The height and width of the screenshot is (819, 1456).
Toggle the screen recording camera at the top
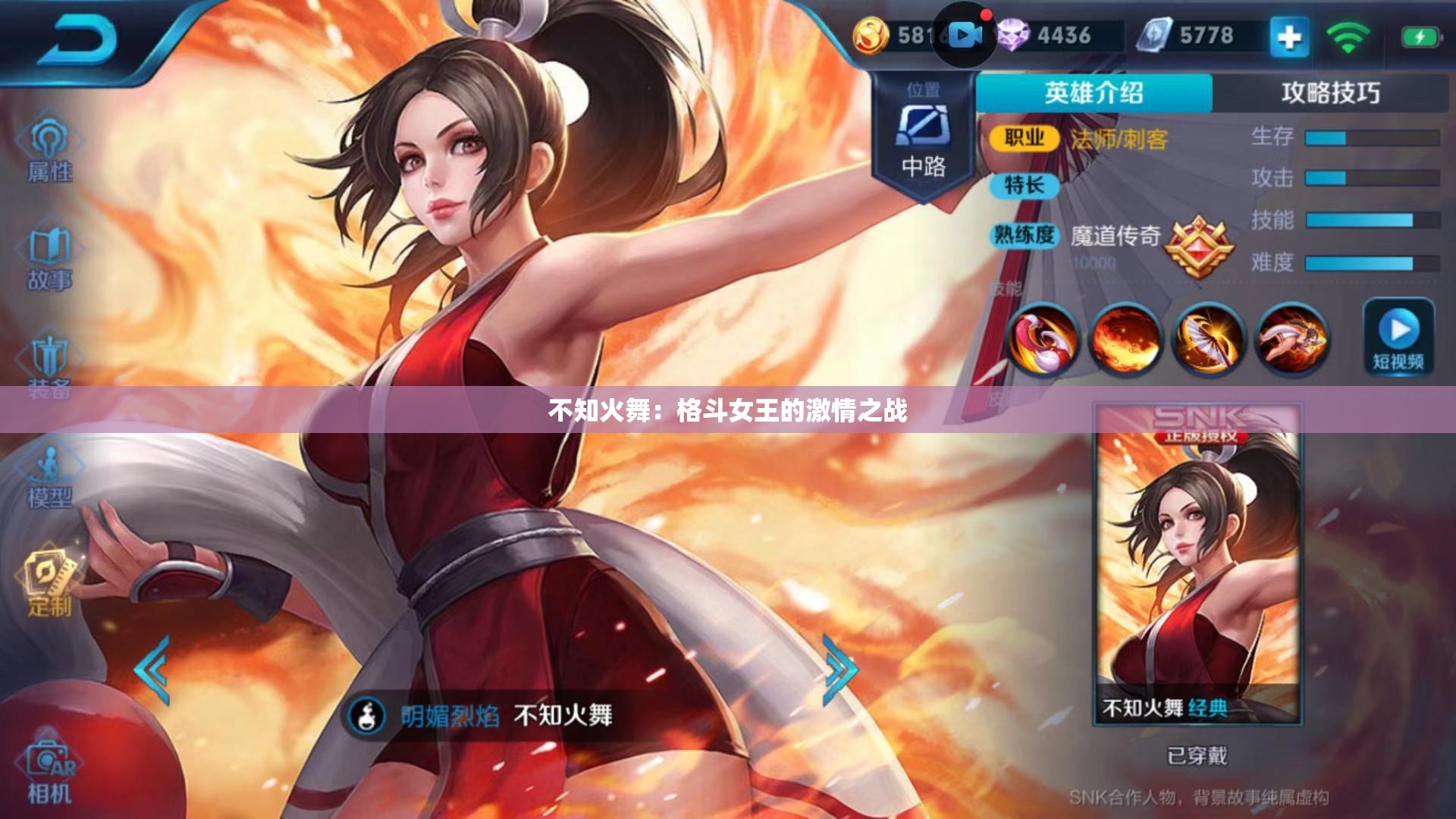(964, 33)
